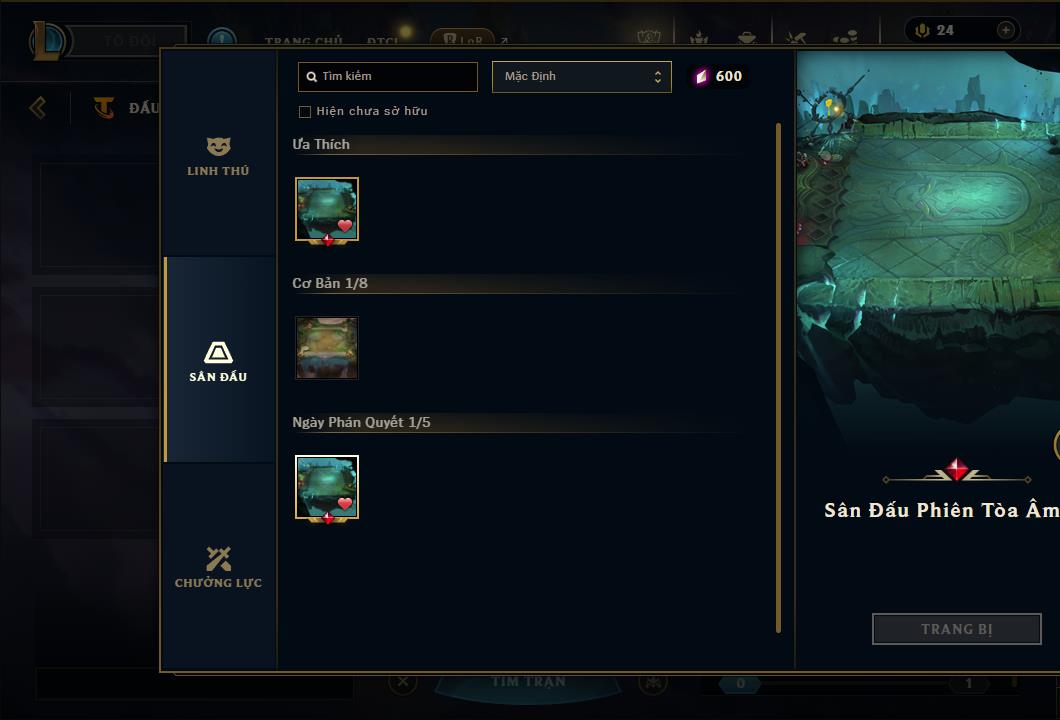Pick the arena under Ngày Phán Quyết
1060x720 pixels.
point(327,488)
